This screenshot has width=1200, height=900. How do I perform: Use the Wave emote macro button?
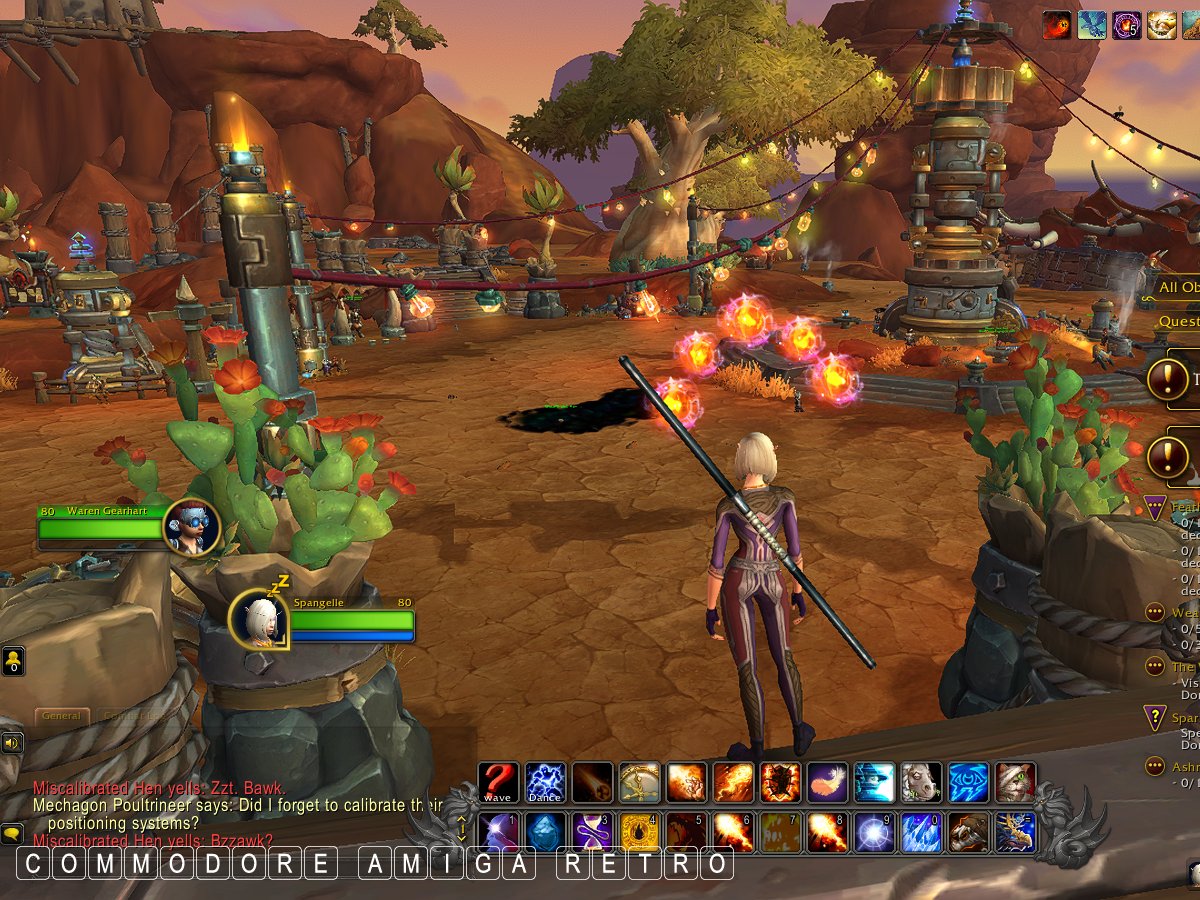[497, 782]
